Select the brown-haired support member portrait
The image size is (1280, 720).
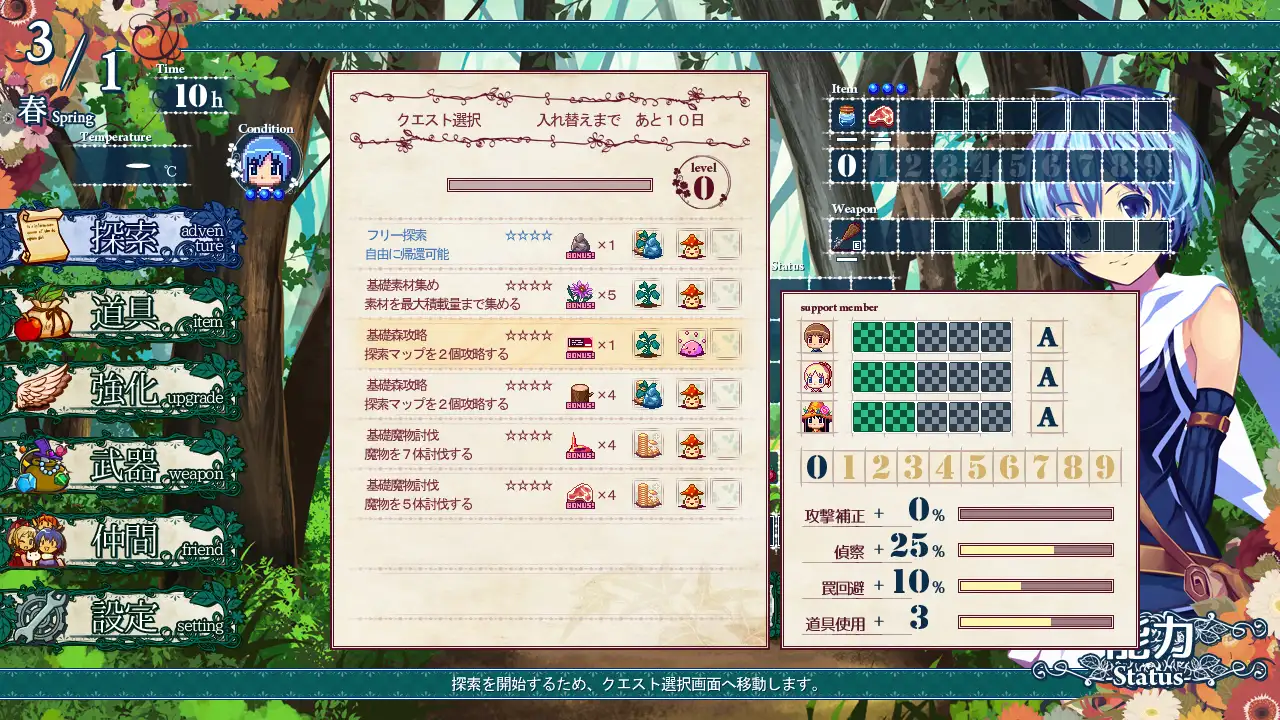pos(817,338)
